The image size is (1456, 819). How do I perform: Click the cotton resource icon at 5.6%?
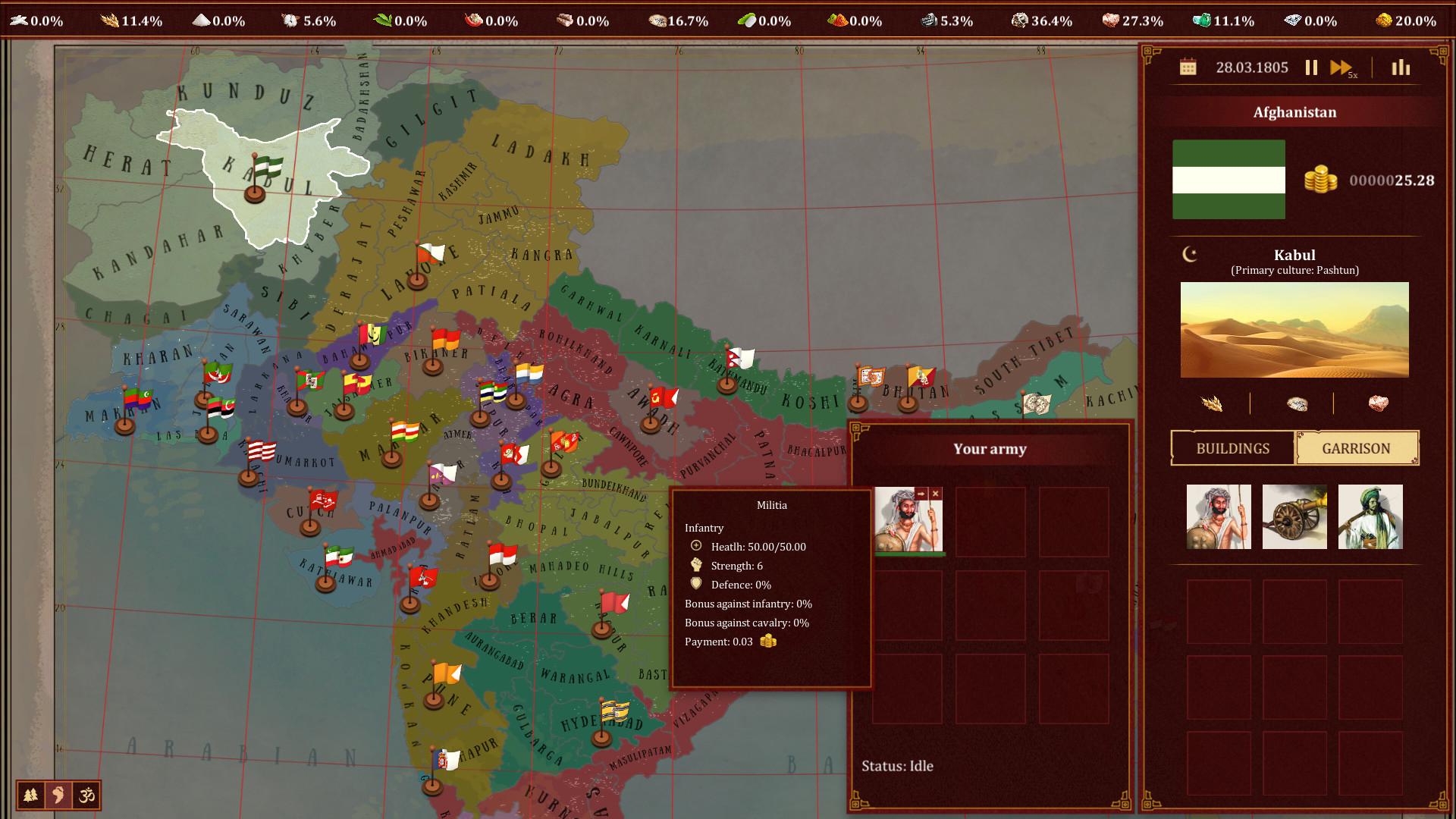290,20
